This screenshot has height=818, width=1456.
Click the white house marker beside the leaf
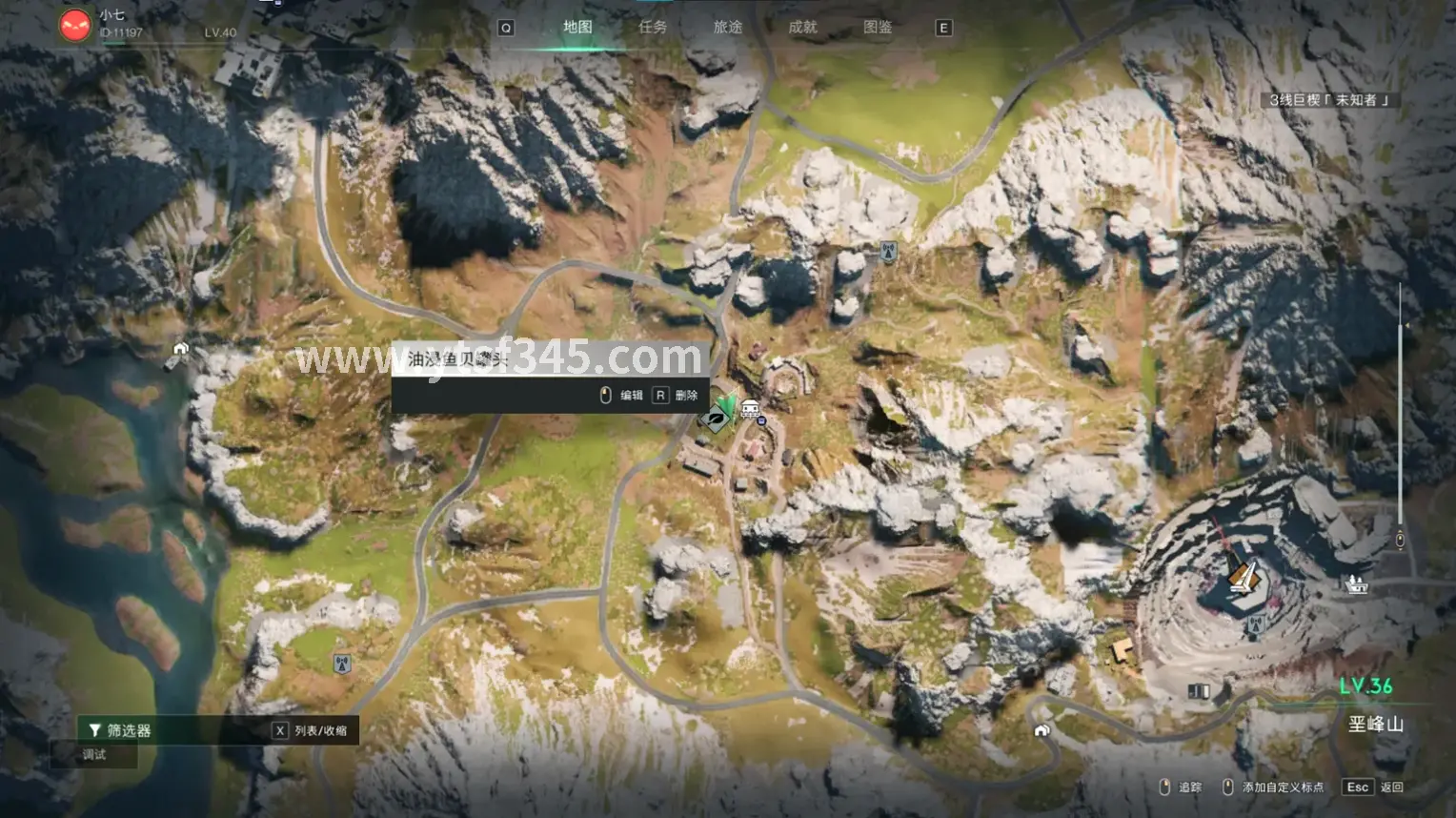(751, 410)
